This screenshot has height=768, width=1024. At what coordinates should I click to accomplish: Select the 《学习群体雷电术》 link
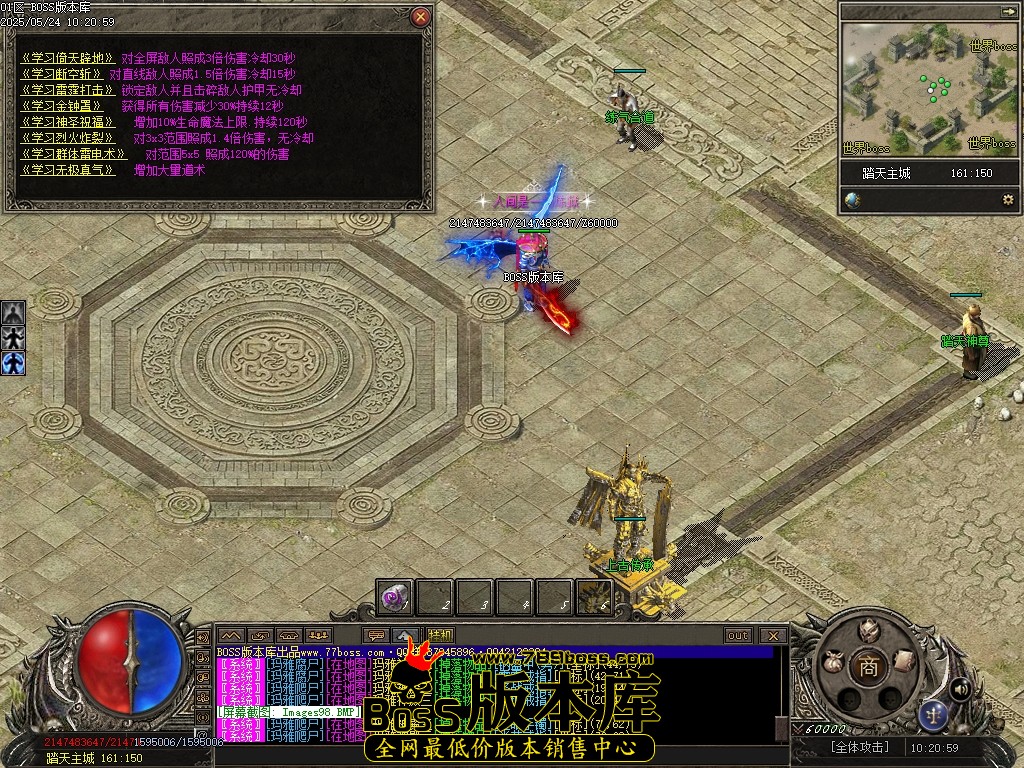pos(74,154)
